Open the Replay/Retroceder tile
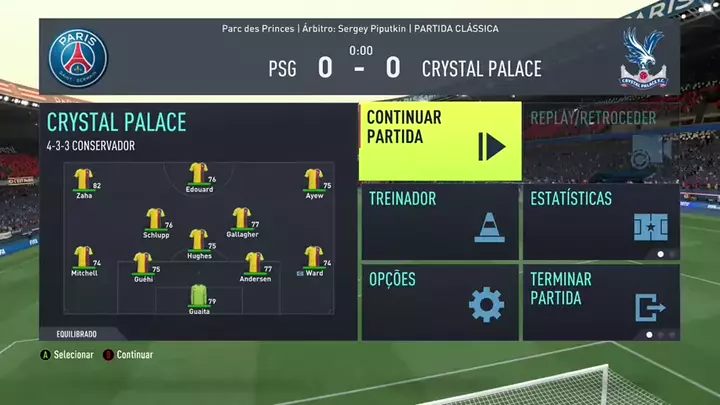The image size is (720, 405). 600,141
